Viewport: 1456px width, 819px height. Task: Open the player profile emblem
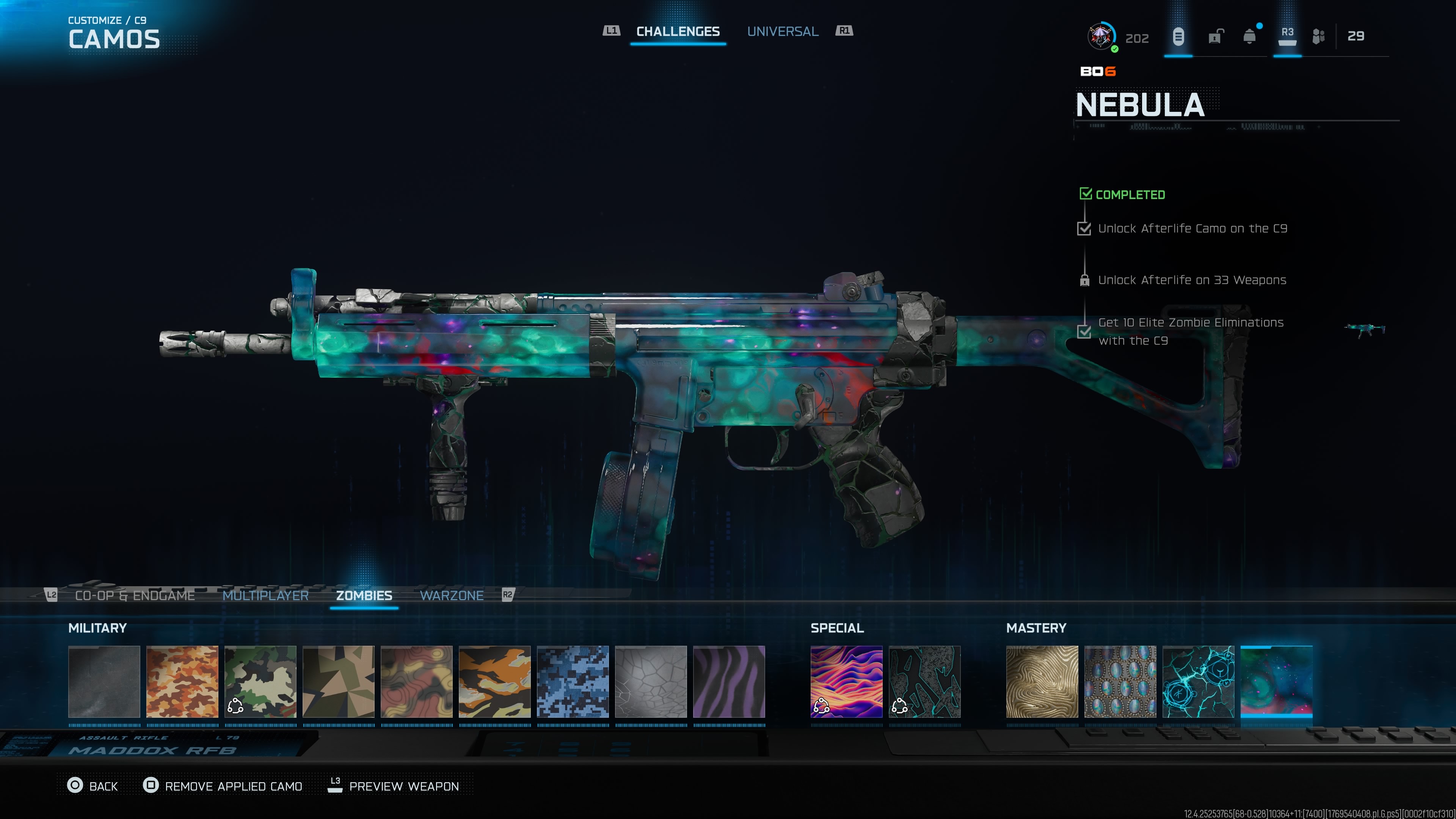click(1100, 37)
